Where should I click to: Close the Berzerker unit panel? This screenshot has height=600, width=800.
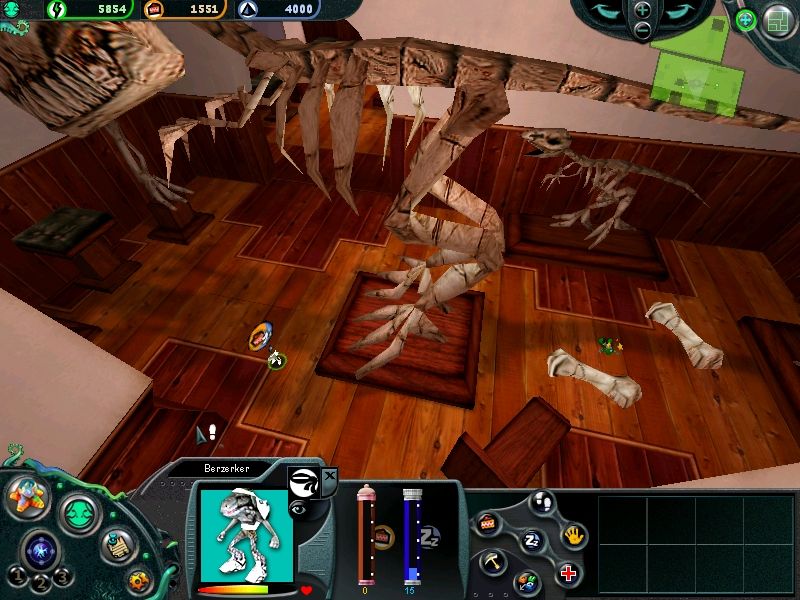(x=331, y=474)
